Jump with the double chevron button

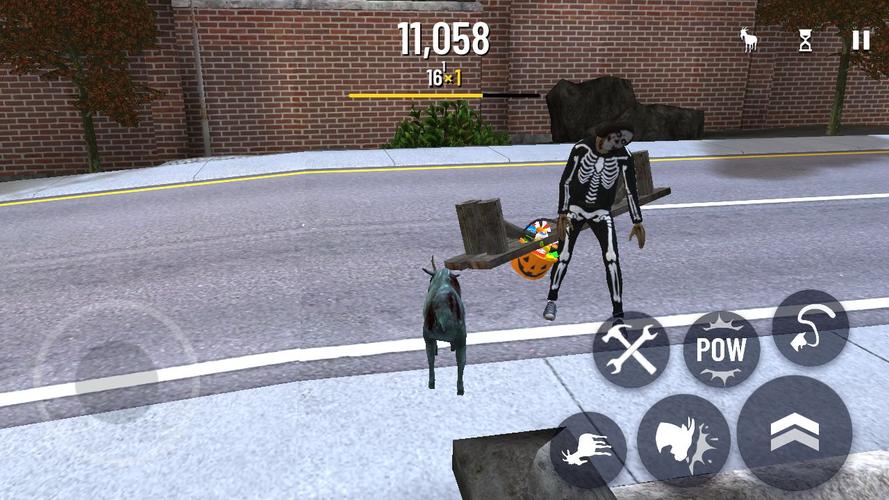pos(794,432)
